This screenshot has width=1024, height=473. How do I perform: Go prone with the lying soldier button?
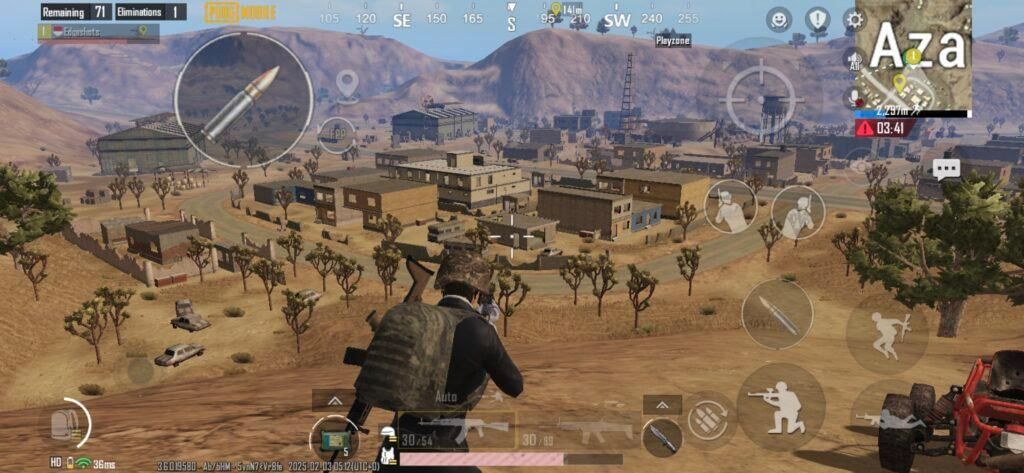coord(890,418)
